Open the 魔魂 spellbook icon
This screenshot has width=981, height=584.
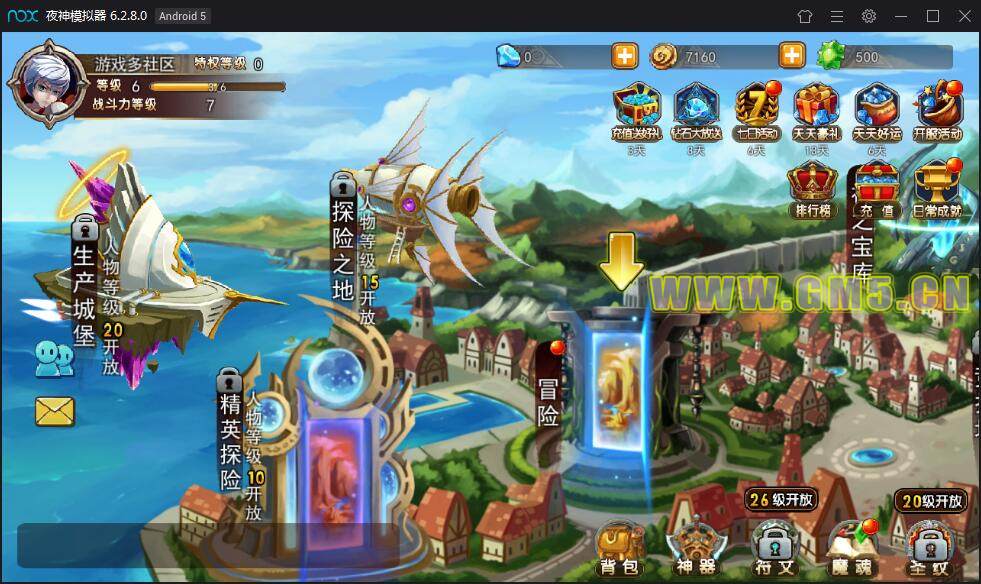(x=851, y=546)
